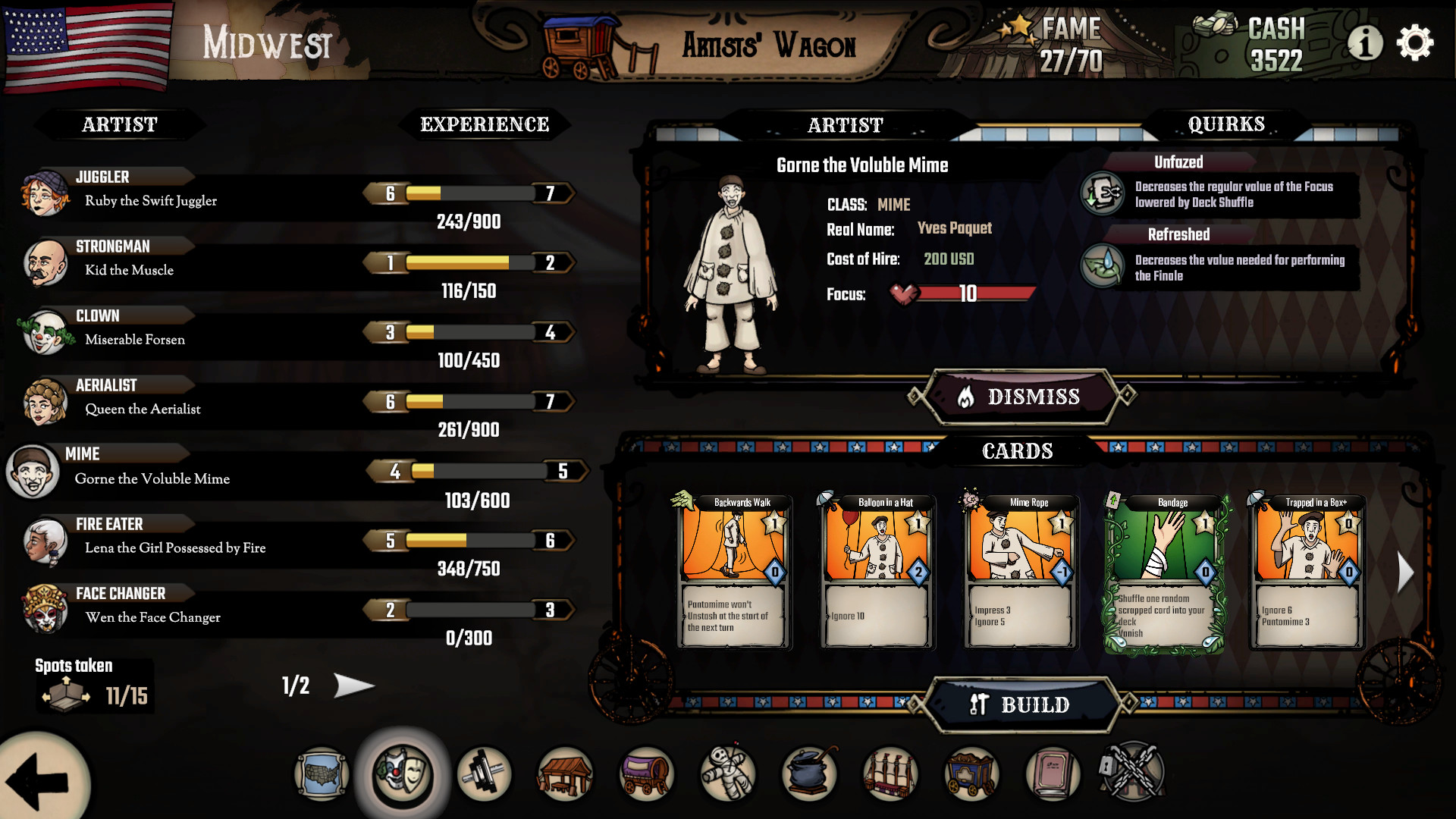The height and width of the screenshot is (819, 1456).
Task: Open the map screen icon
Action: [x=321, y=775]
